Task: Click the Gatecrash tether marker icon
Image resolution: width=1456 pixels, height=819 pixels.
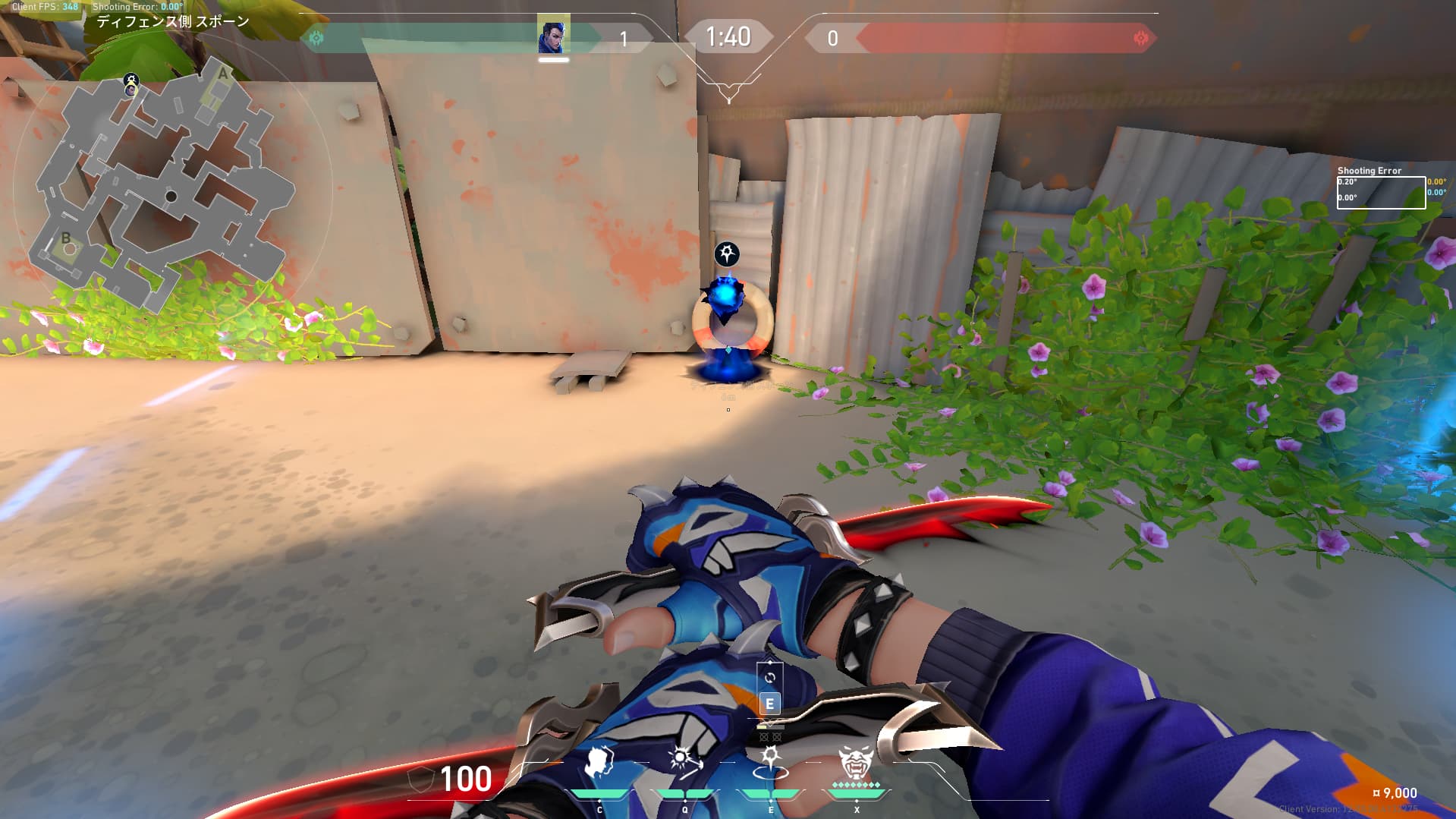Action: tap(727, 254)
